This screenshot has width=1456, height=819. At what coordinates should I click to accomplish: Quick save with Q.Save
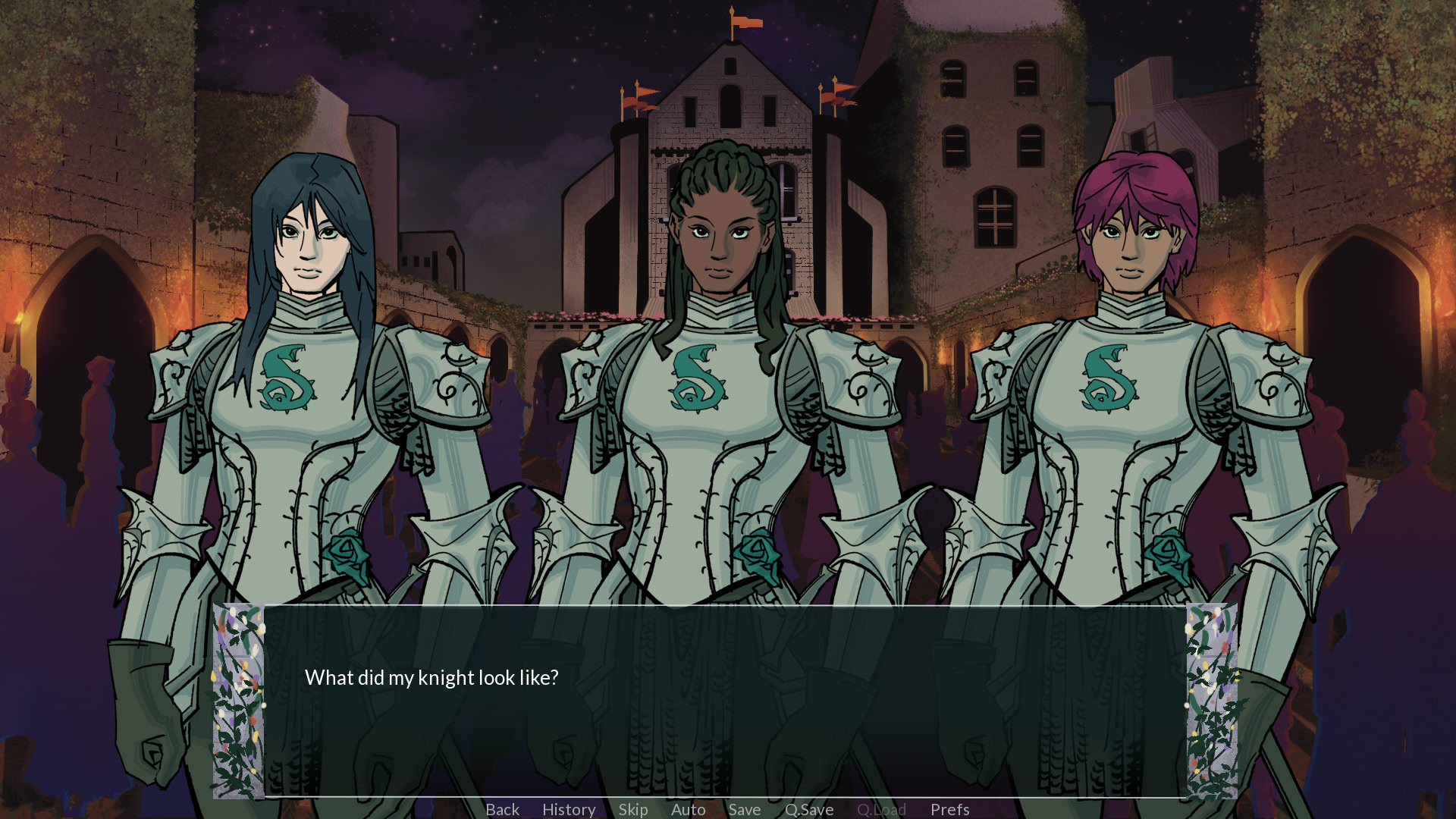[809, 809]
